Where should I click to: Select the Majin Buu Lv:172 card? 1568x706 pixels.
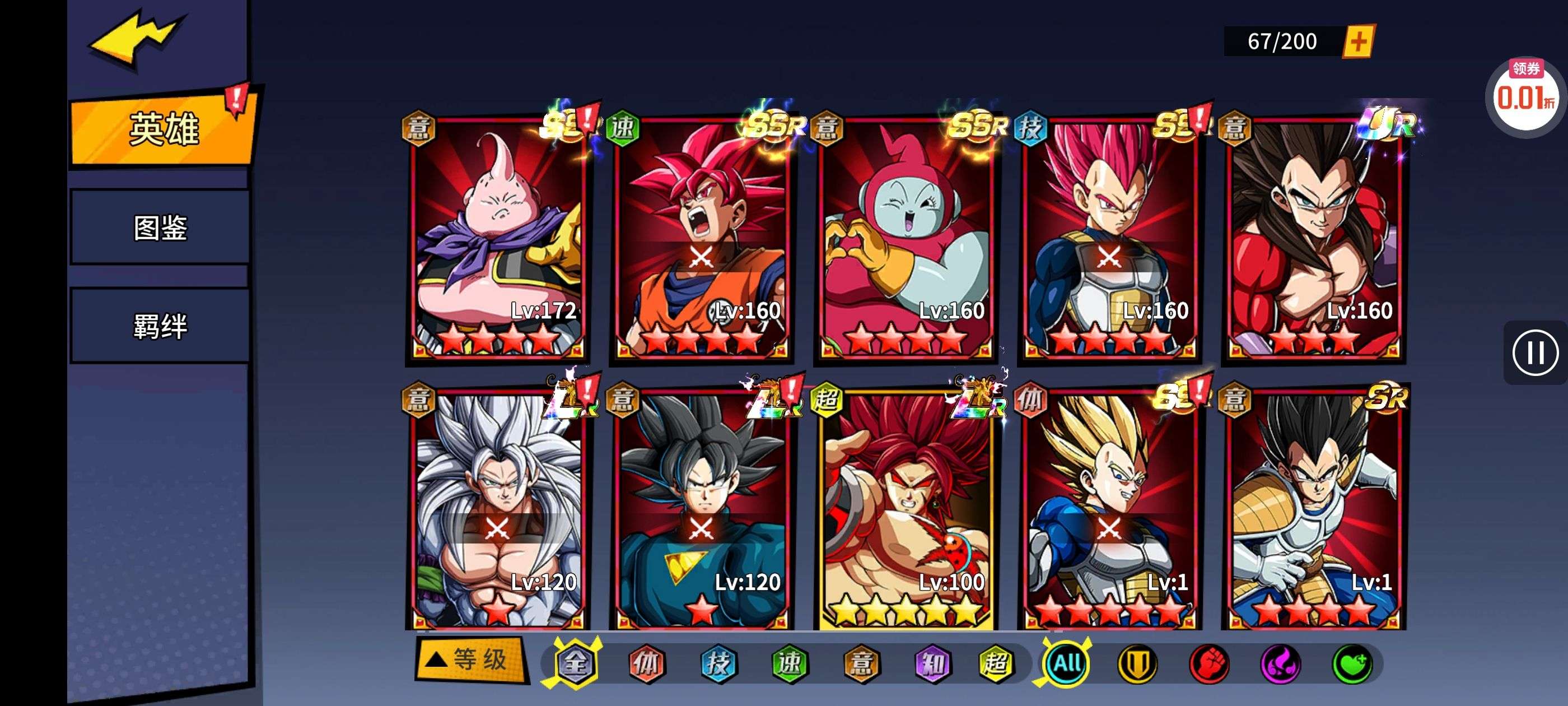coord(497,238)
